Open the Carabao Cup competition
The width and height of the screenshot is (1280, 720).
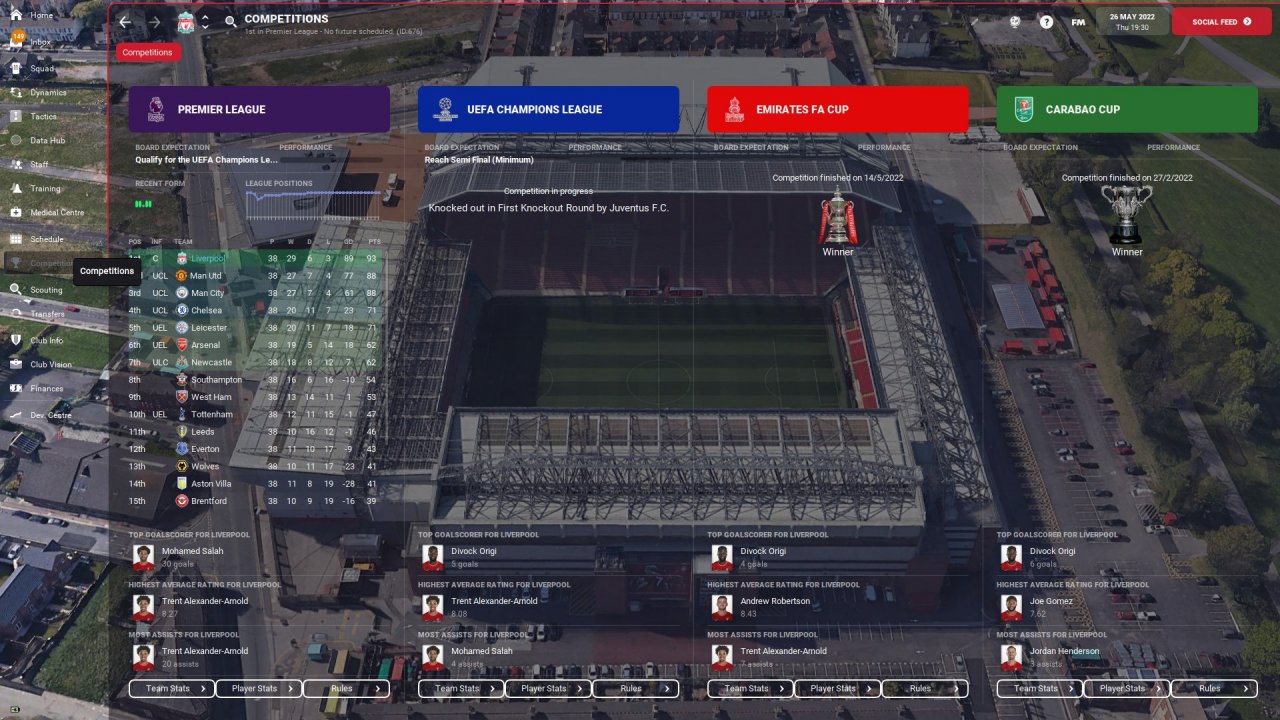tap(1127, 109)
